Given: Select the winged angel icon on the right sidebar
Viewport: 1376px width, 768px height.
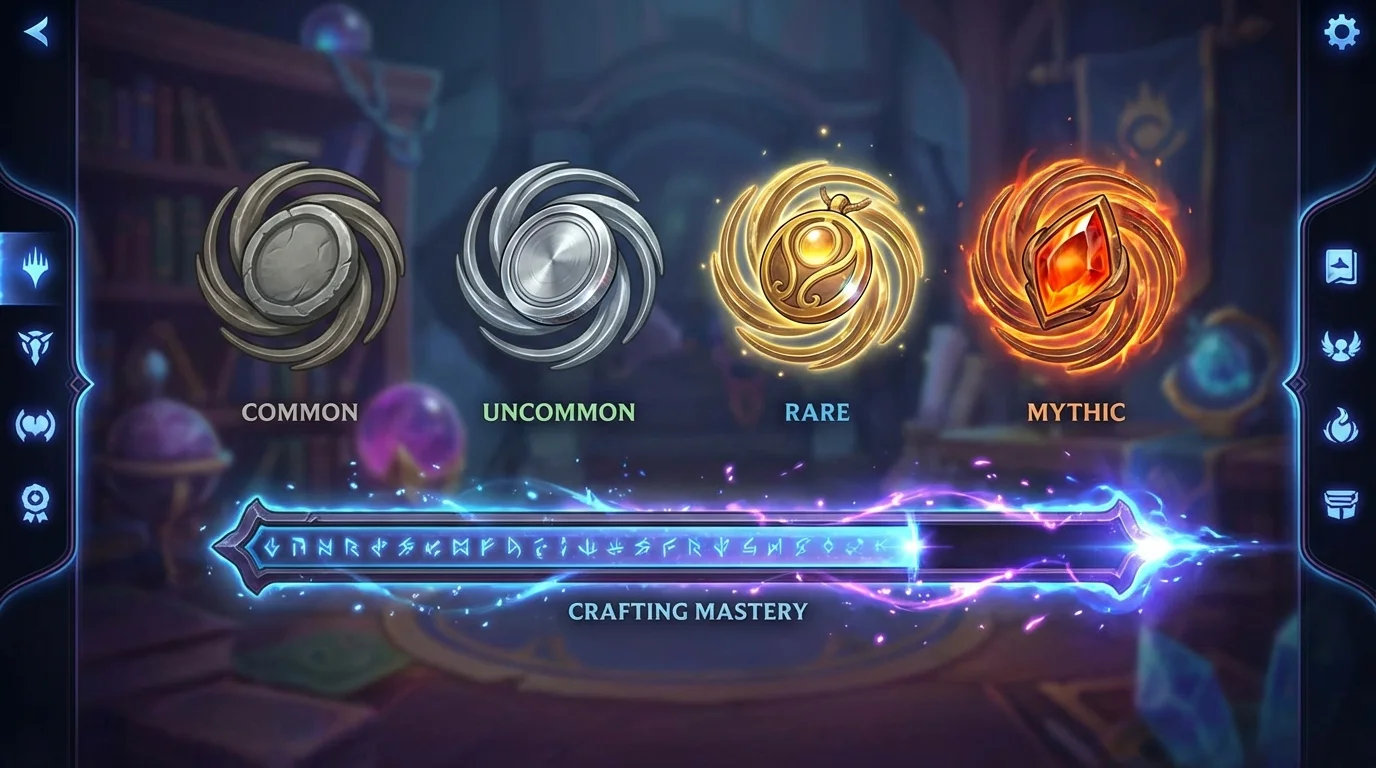Looking at the screenshot, I should [x=1342, y=348].
